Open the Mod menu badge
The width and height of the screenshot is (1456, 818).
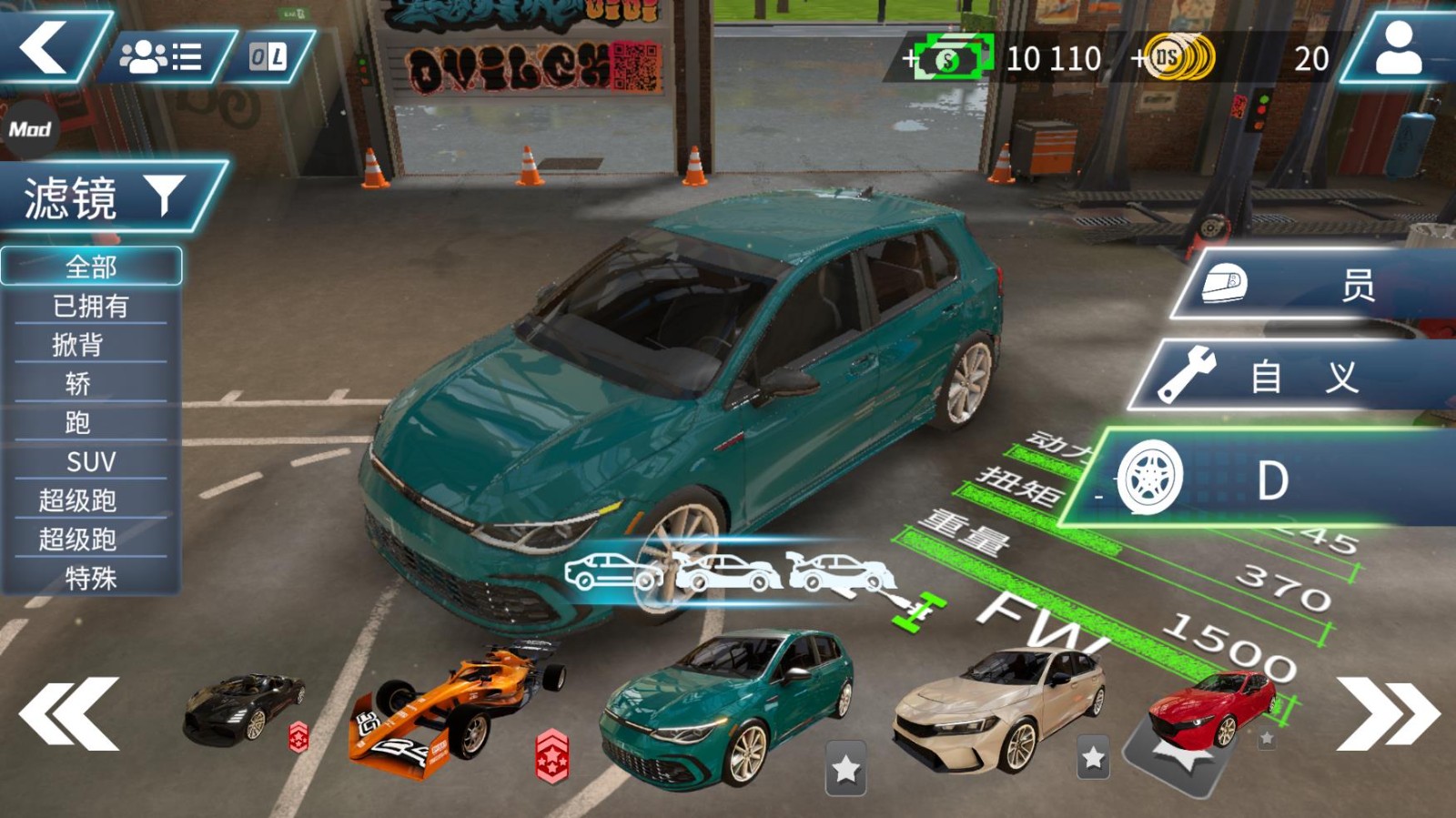[29, 129]
